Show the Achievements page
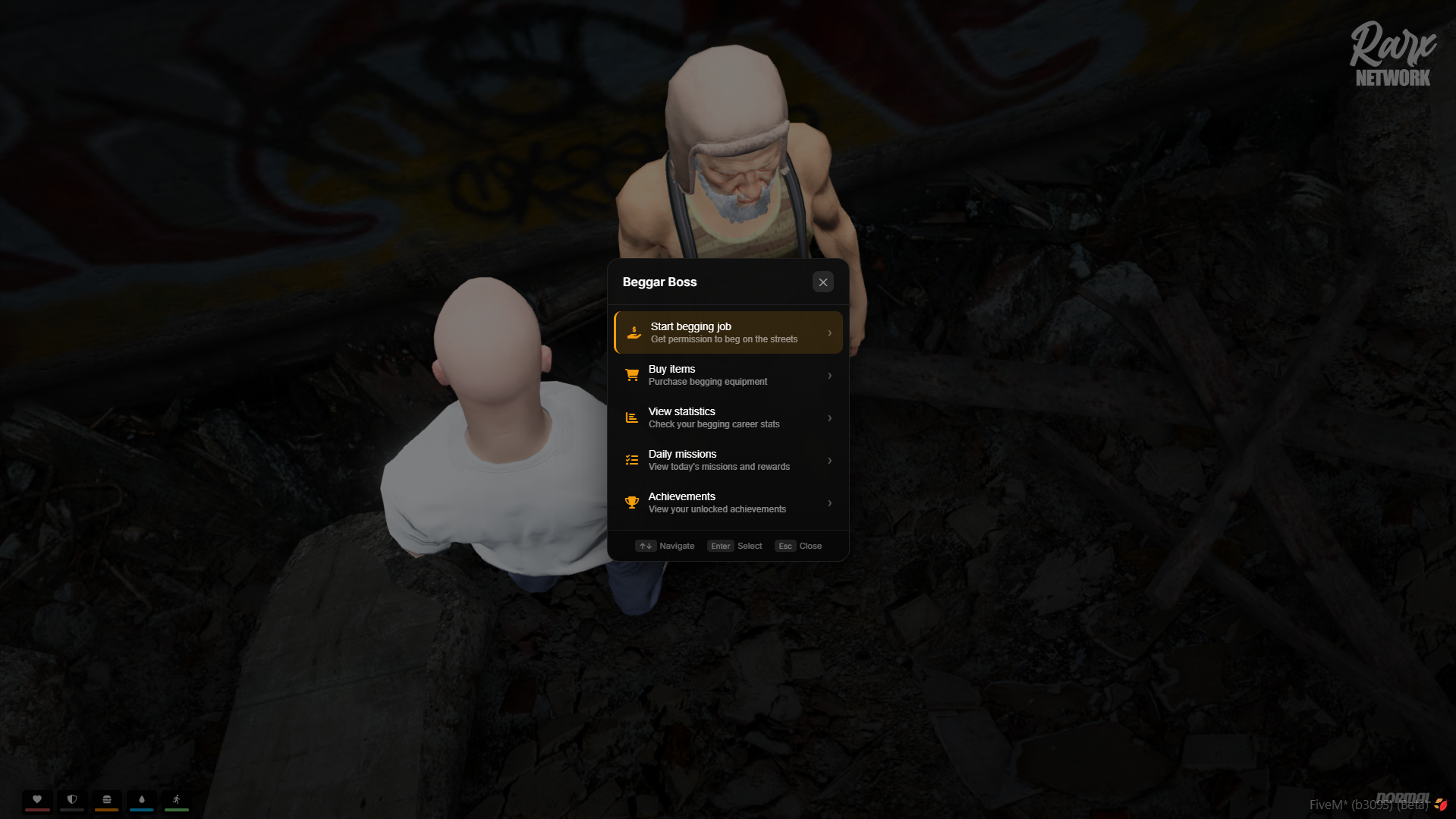1456x819 pixels. coord(728,502)
